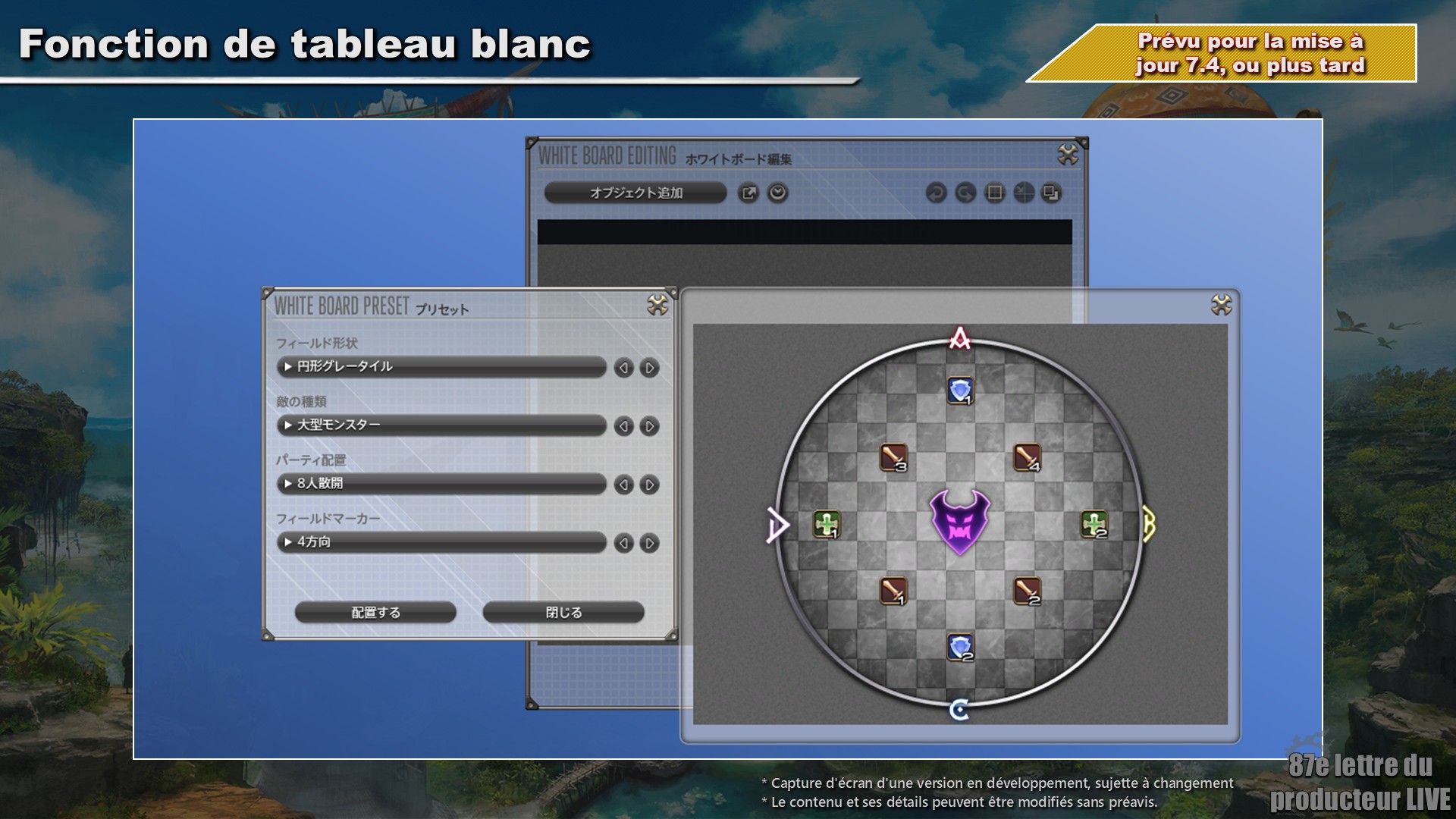Click the オブジェクト追加 add object button
This screenshot has height=819, width=1456.
(635, 193)
